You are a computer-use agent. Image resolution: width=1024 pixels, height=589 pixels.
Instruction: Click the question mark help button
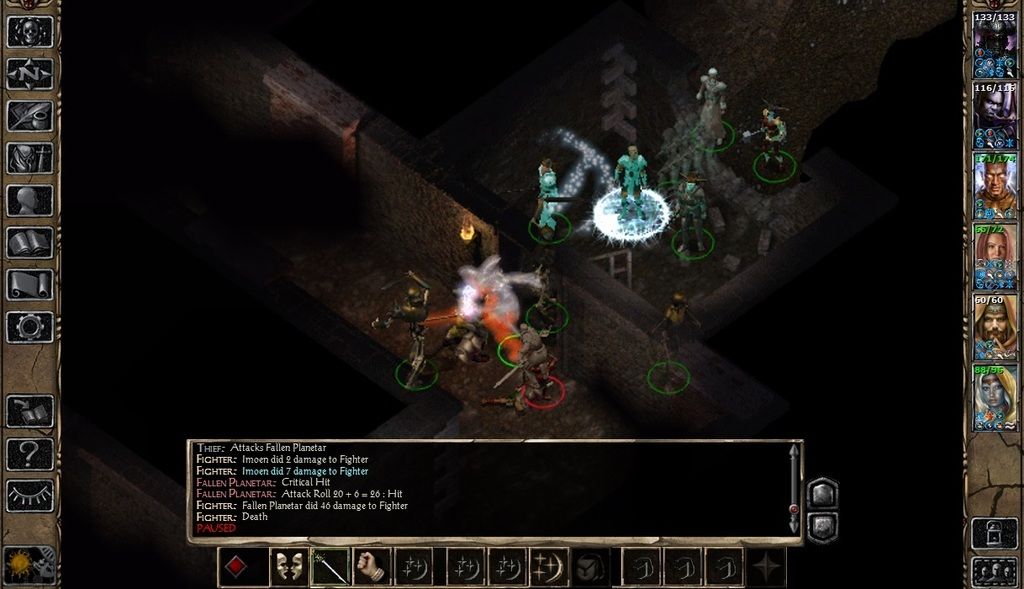(29, 454)
